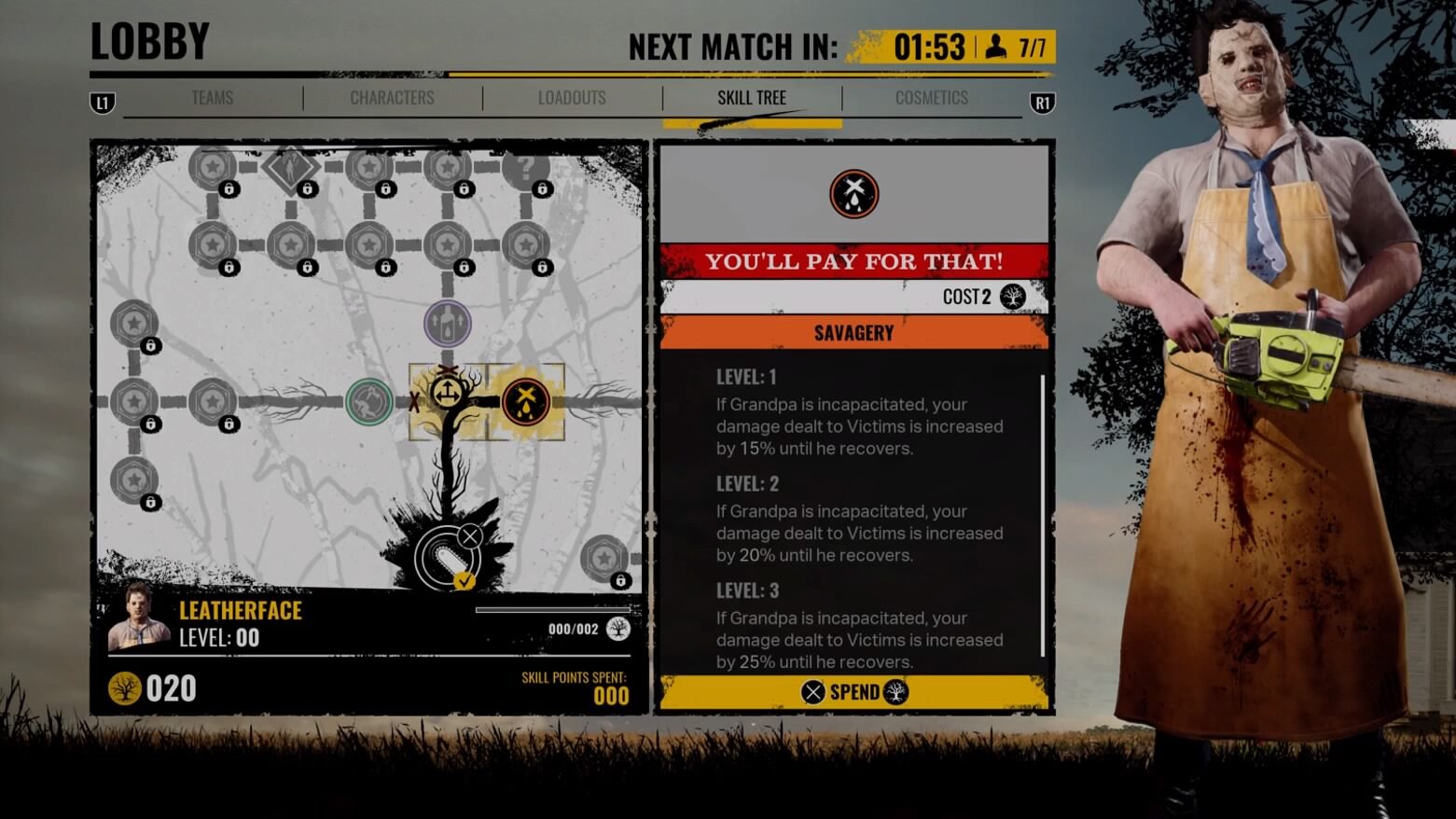The height and width of the screenshot is (819, 1456).
Task: Choose the locked question mark node
Action: 526,169
